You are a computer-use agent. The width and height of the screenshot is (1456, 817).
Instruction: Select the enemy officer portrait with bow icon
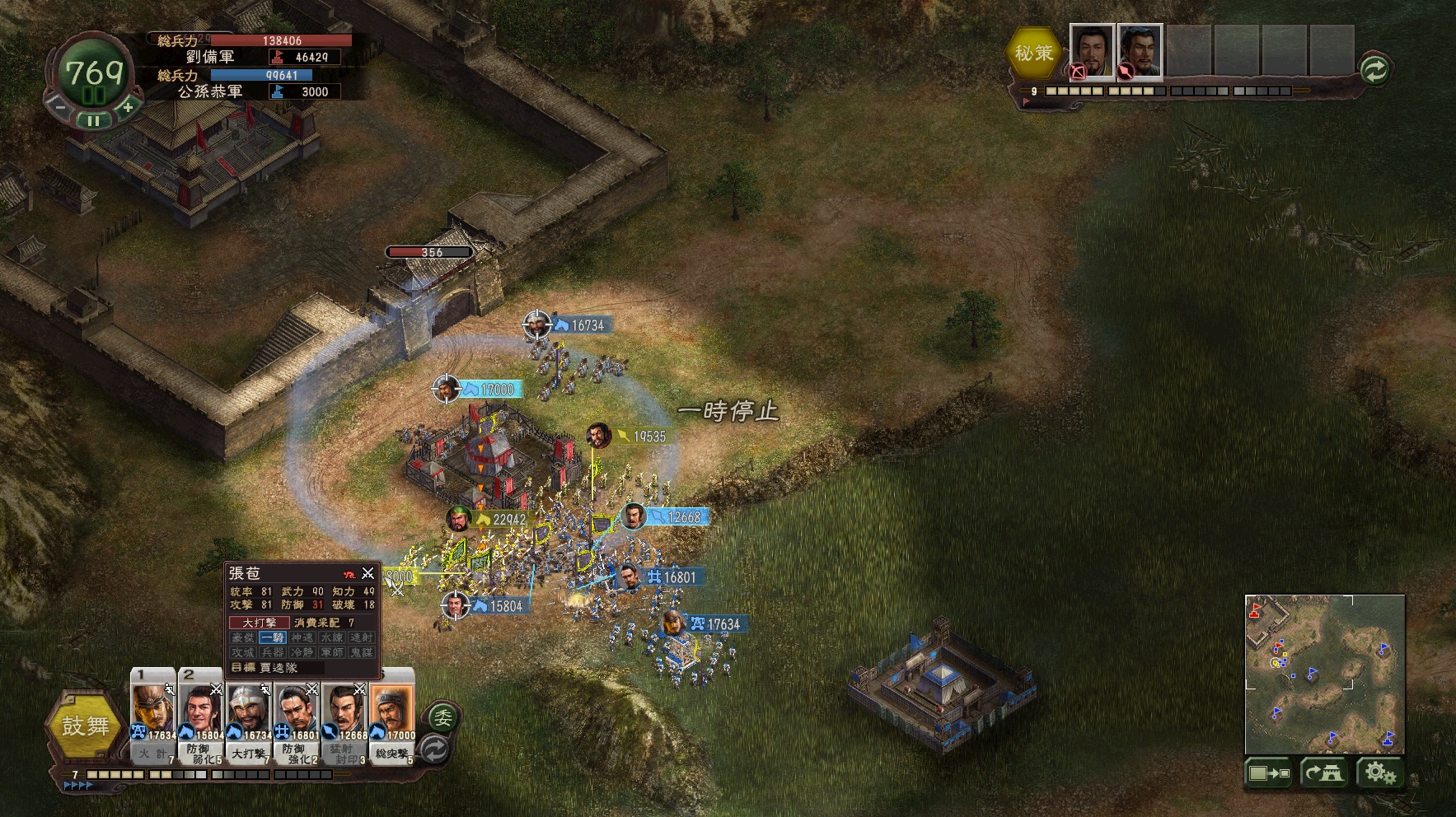[1092, 51]
